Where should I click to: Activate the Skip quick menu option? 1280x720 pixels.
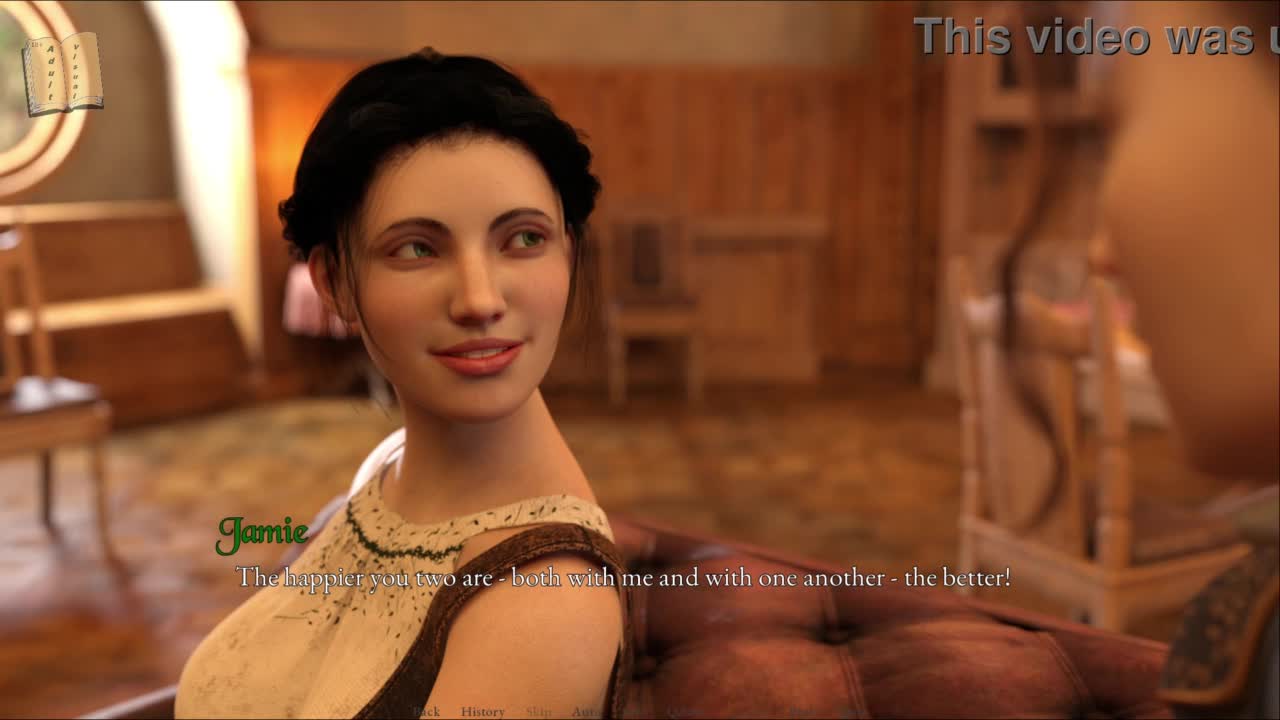(x=538, y=712)
